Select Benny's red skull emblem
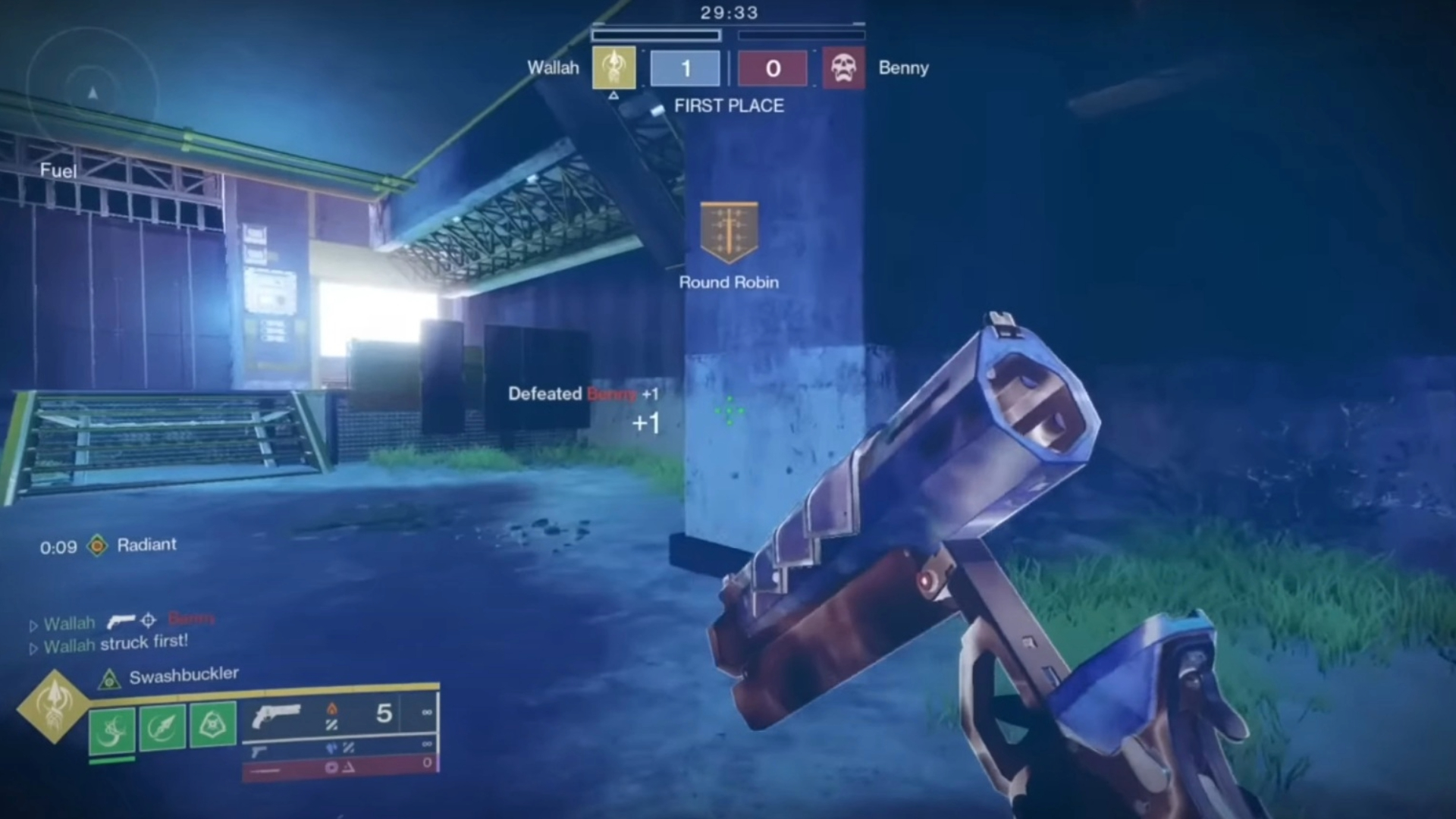This screenshot has height=819, width=1456. click(843, 68)
